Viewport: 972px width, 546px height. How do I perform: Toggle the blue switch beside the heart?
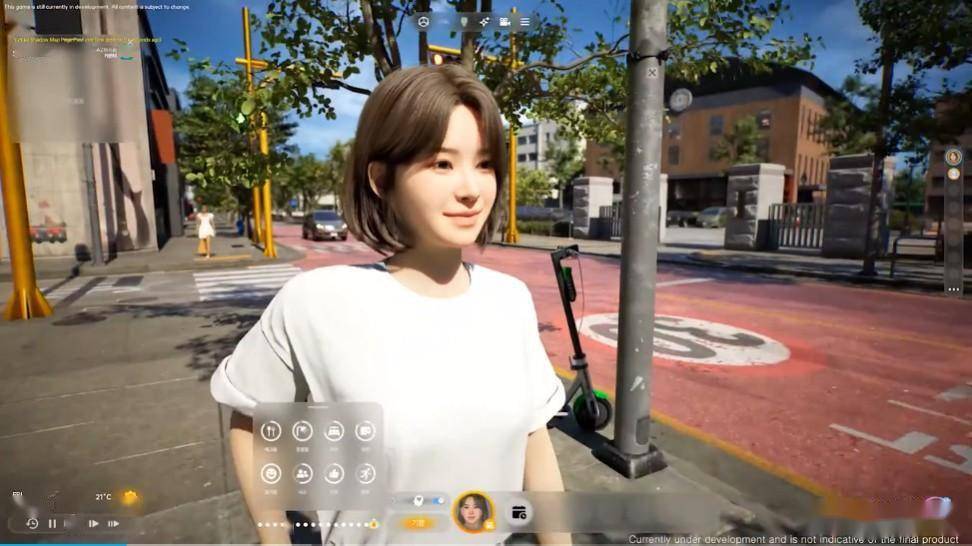pyautogui.click(x=435, y=500)
